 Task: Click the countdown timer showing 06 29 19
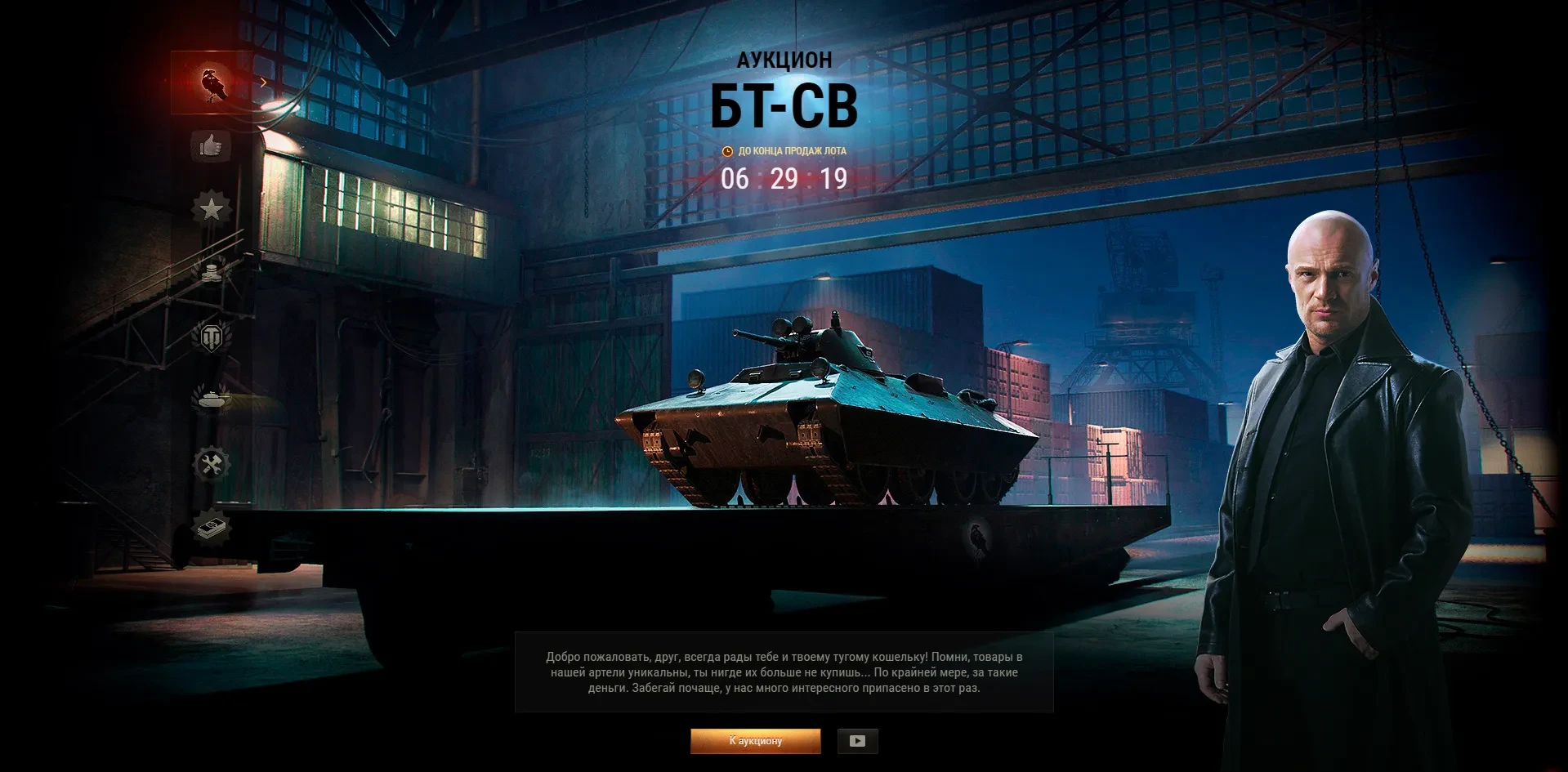784,176
